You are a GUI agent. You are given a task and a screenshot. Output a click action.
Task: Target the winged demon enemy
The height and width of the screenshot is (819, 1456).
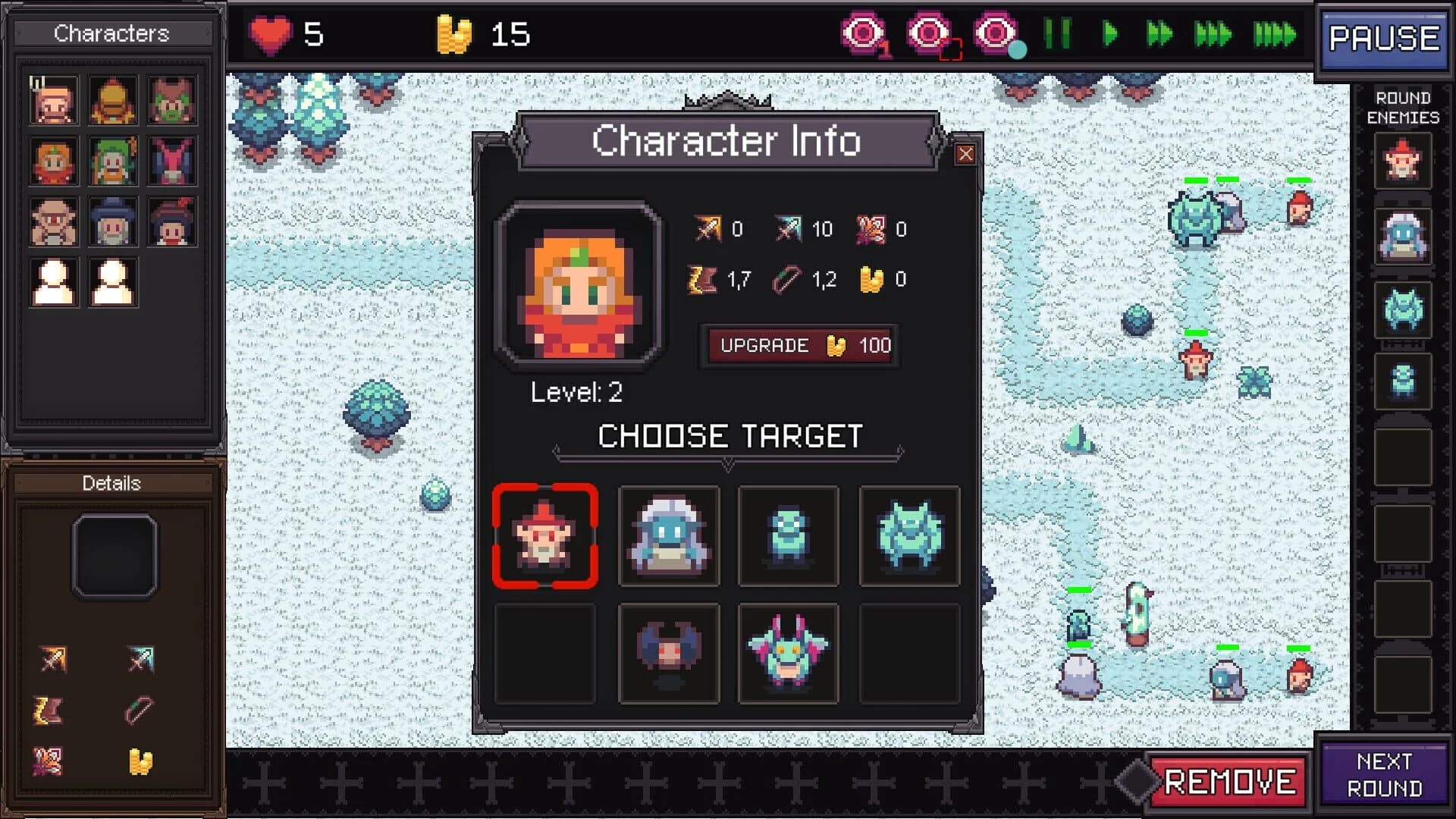coord(788,653)
